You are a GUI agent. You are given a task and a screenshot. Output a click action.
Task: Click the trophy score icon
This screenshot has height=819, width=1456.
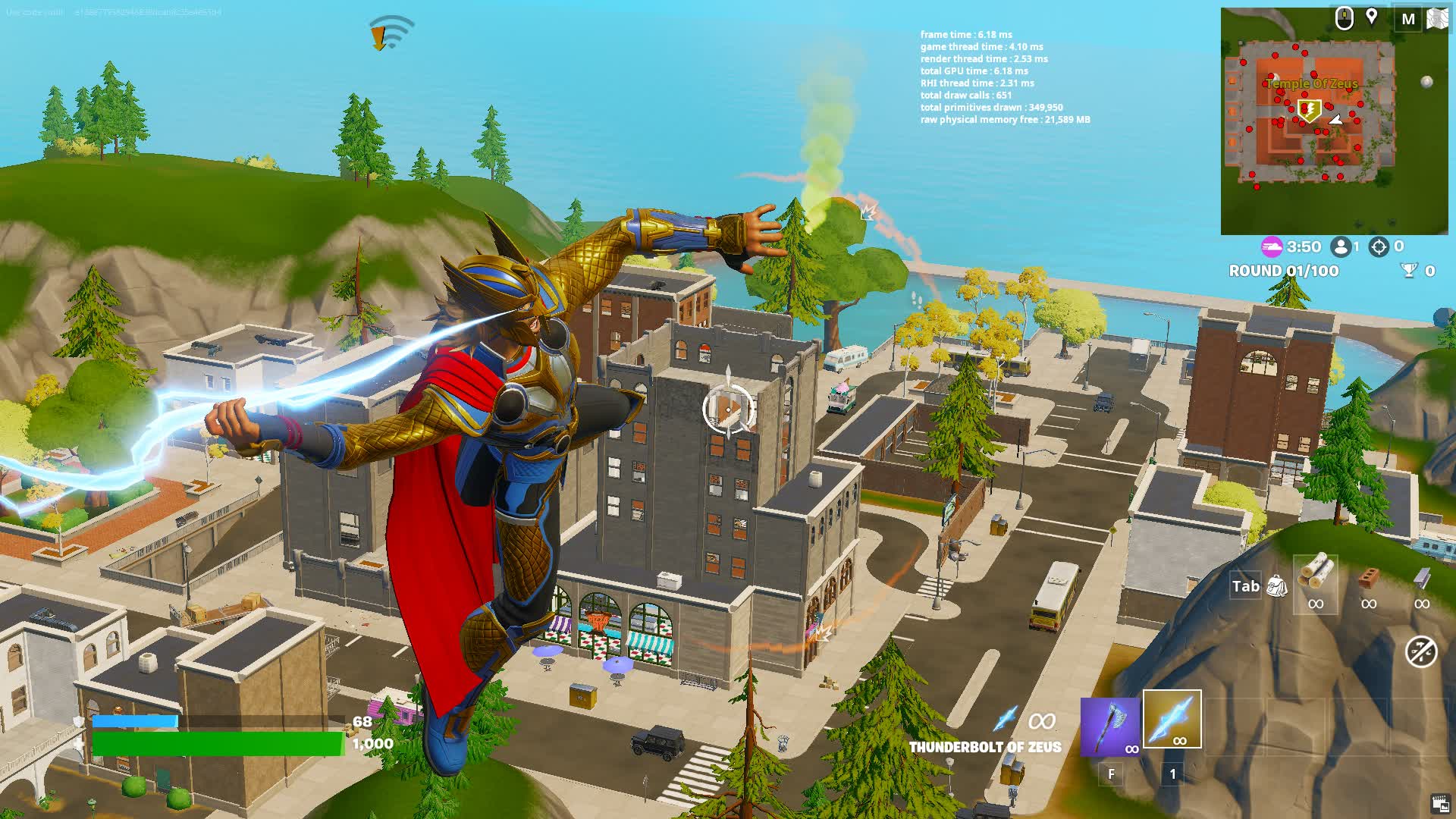[1409, 270]
